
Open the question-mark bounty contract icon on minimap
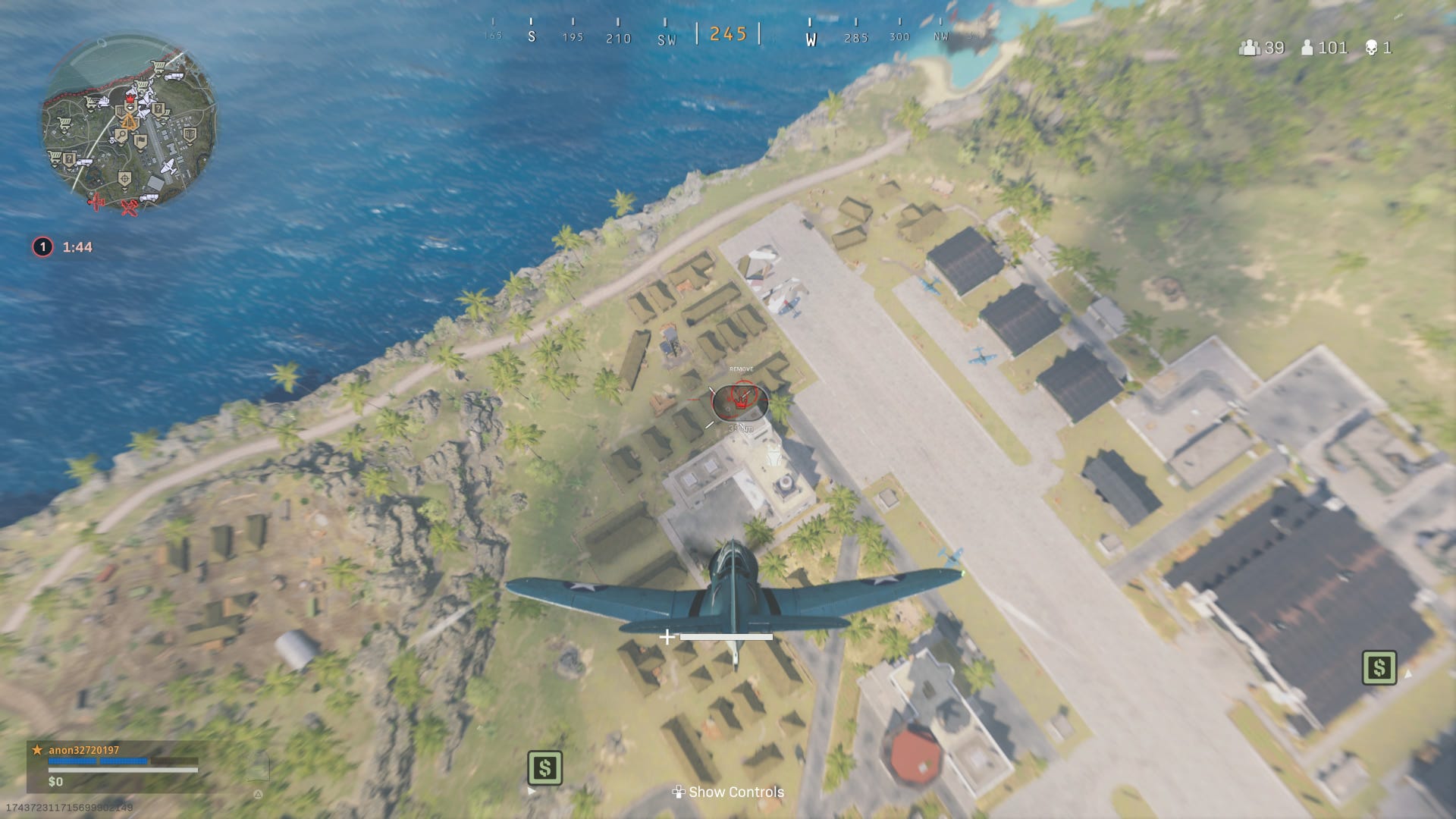coord(158,109)
